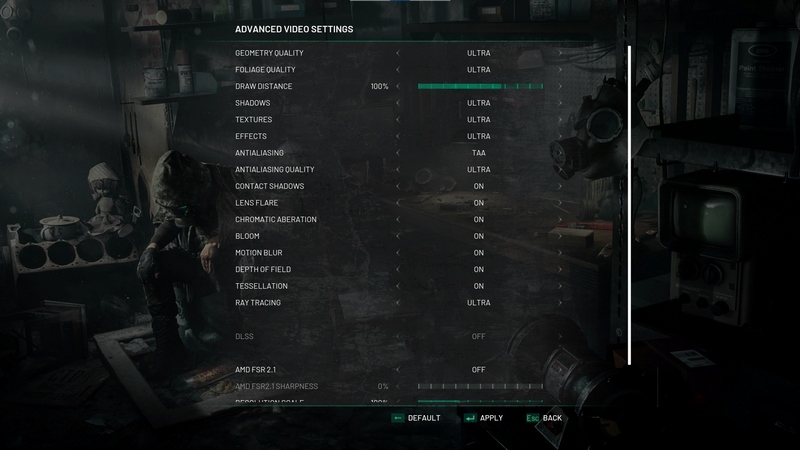Screen dimensions: 800x450
Task: Toggle the Bloom setting
Action: tap(478, 236)
